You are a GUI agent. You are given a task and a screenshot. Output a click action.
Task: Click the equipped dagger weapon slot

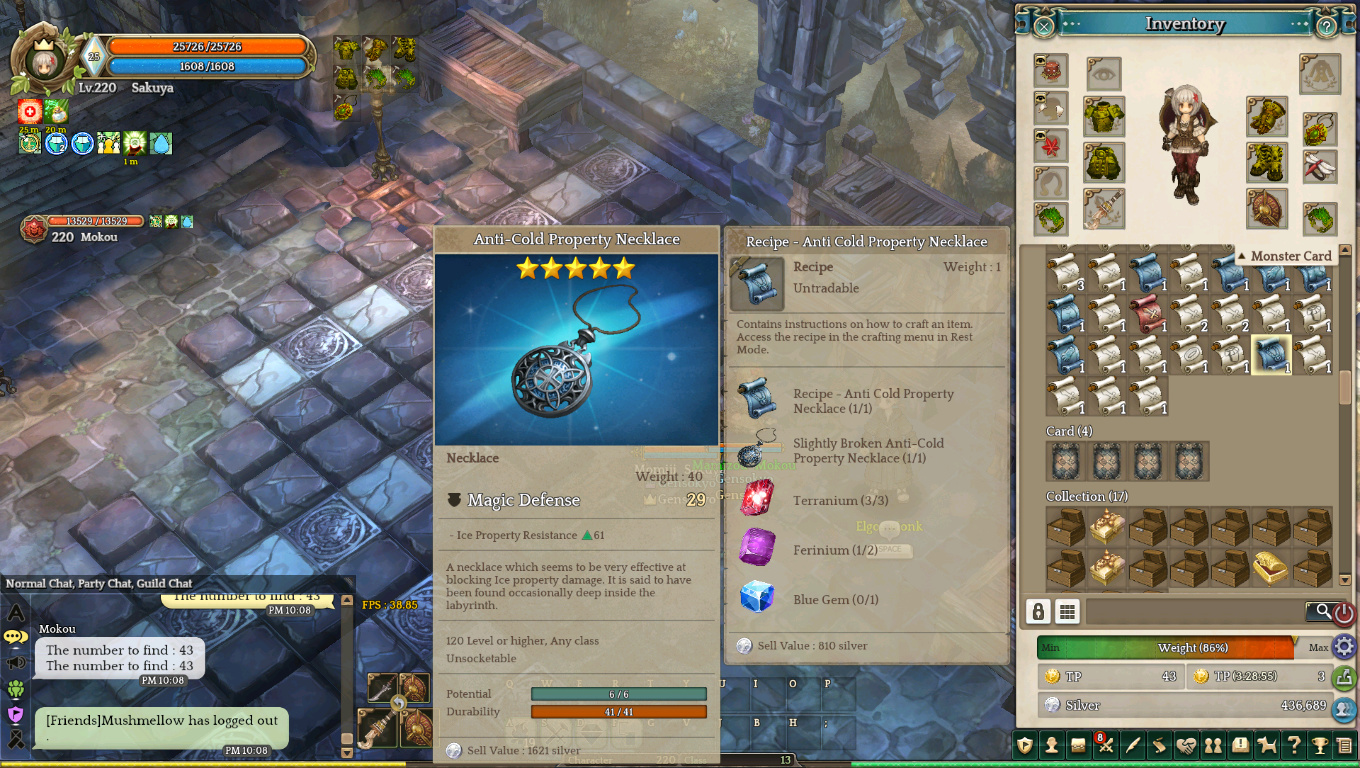click(x=1104, y=208)
